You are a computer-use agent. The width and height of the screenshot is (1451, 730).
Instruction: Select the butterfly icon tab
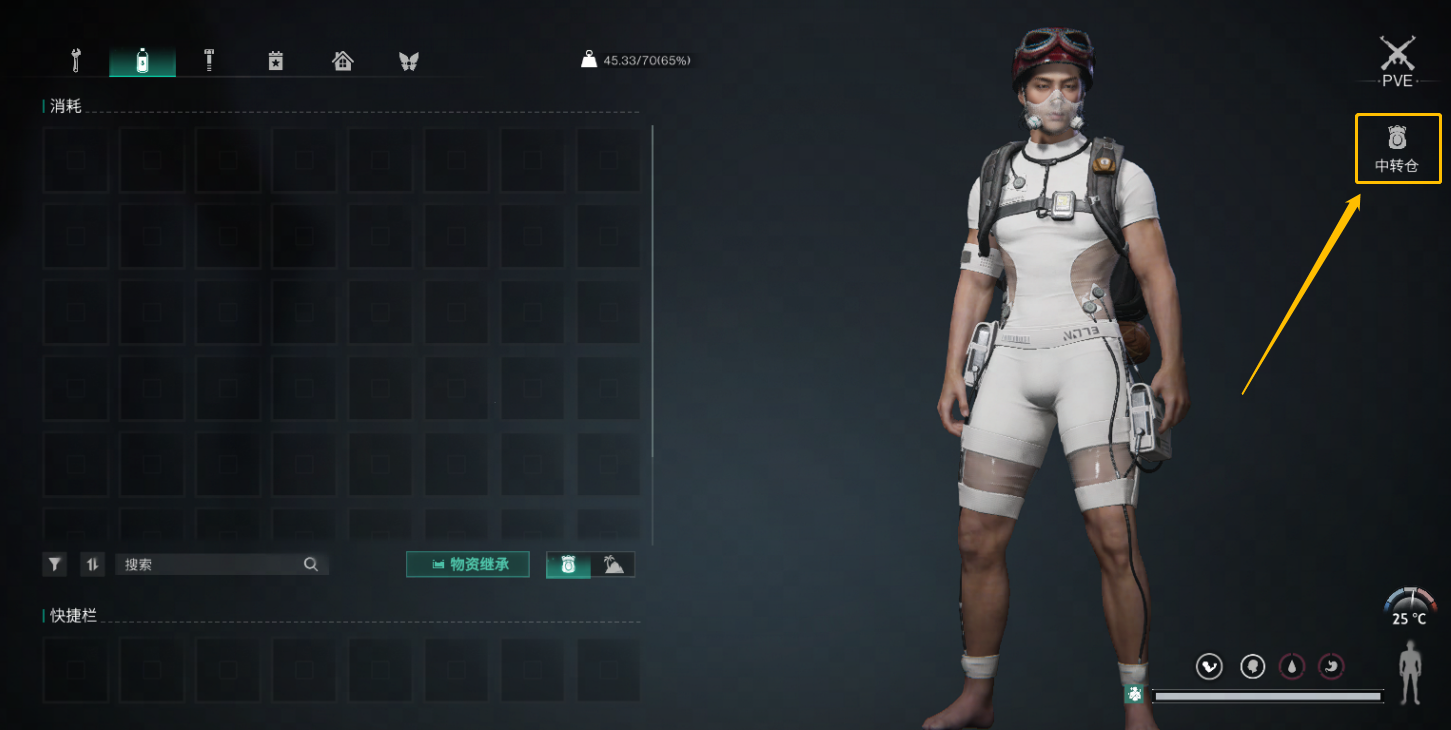408,61
